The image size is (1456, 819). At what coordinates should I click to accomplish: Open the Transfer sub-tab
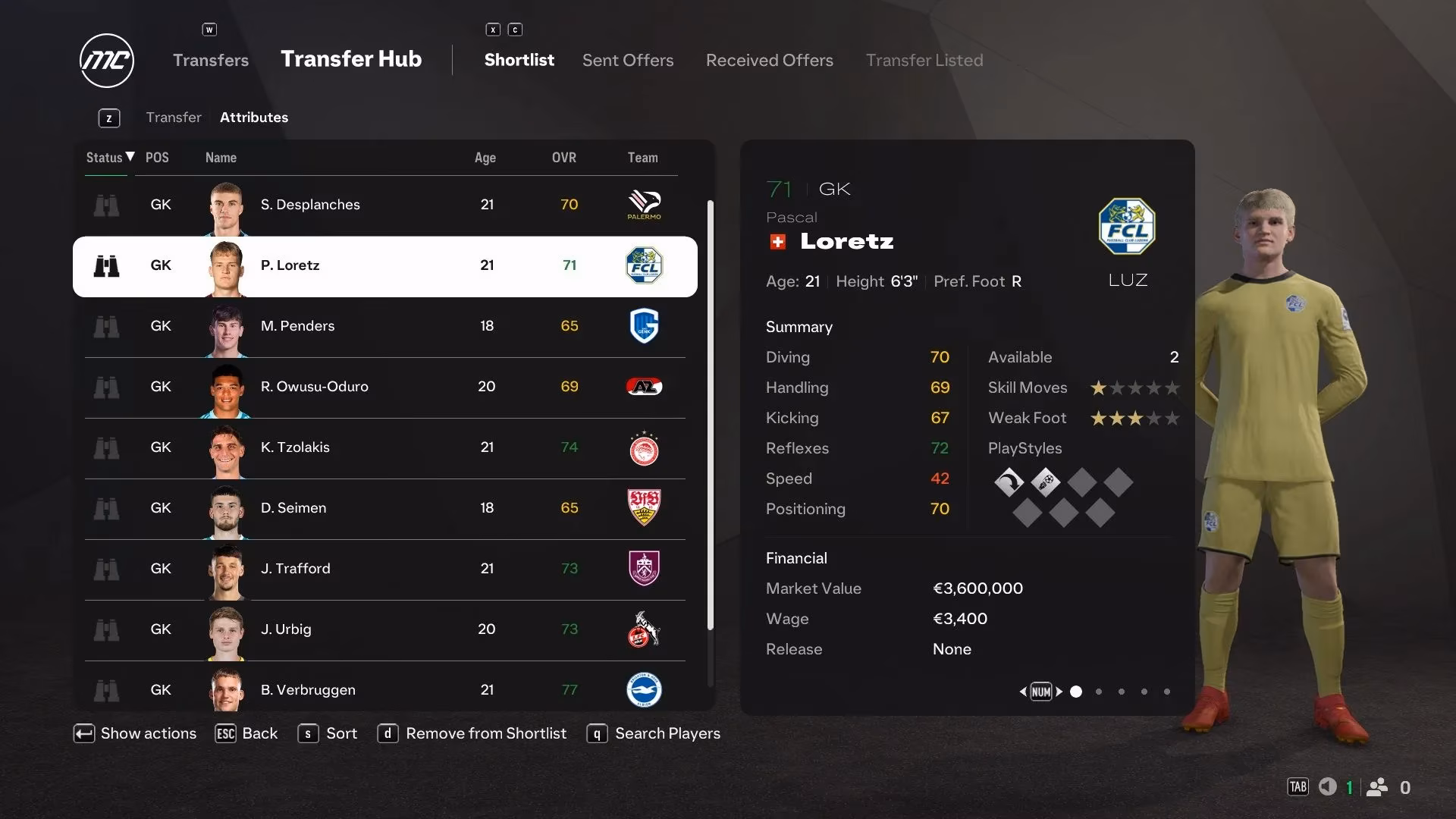click(174, 117)
